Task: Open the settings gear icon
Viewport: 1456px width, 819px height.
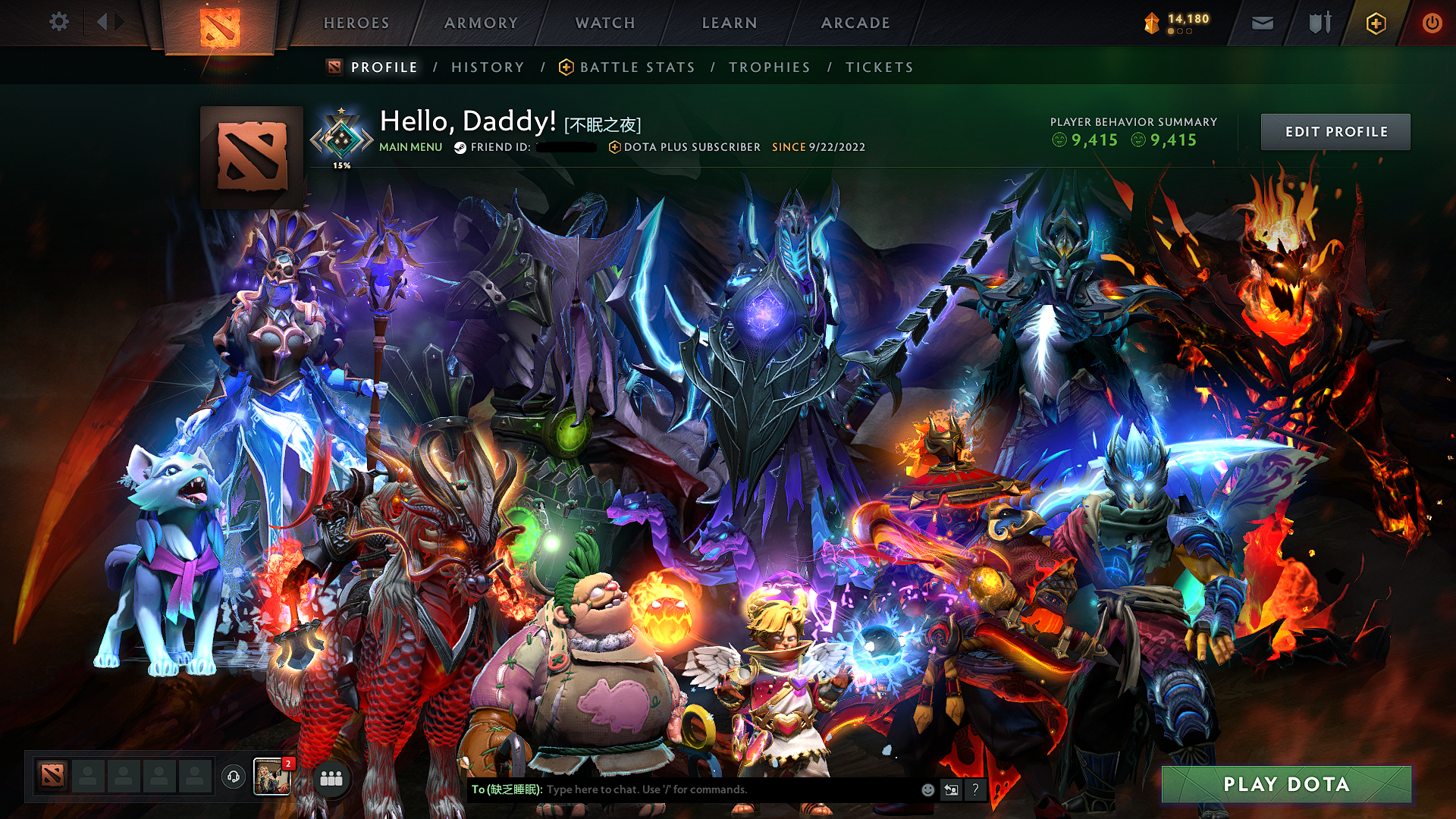Action: tap(58, 21)
